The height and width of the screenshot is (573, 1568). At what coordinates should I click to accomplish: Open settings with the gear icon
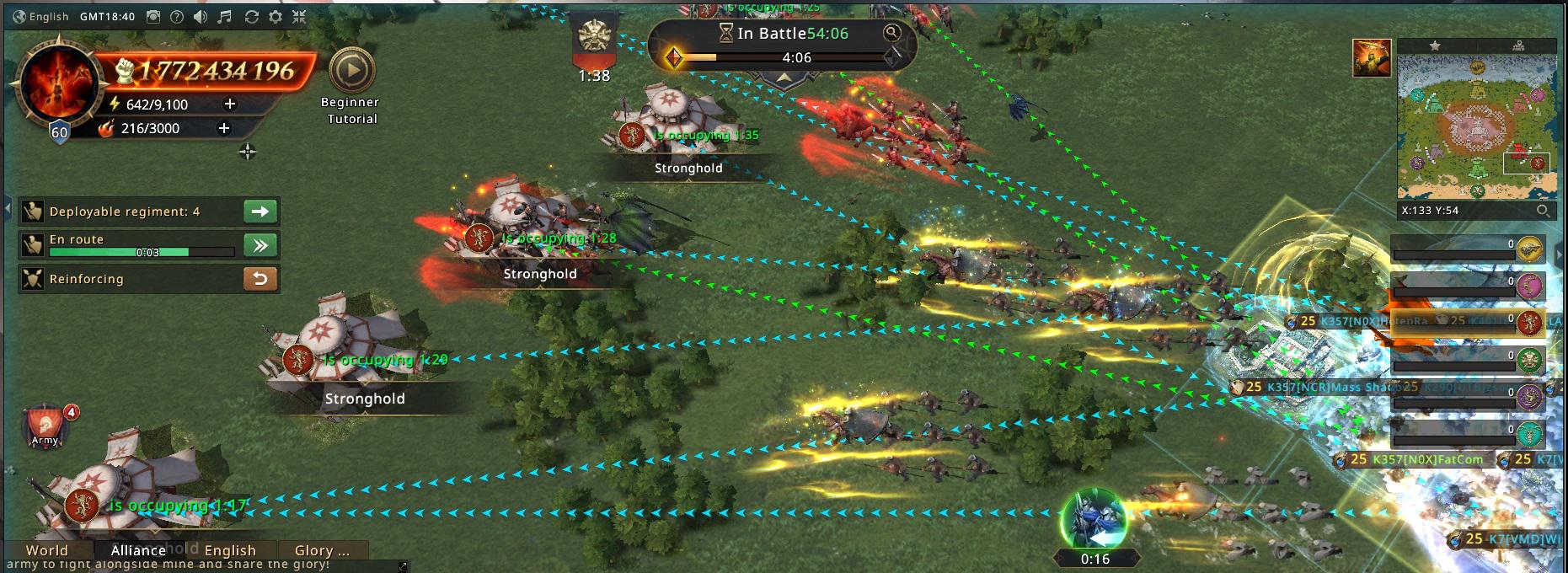click(276, 17)
